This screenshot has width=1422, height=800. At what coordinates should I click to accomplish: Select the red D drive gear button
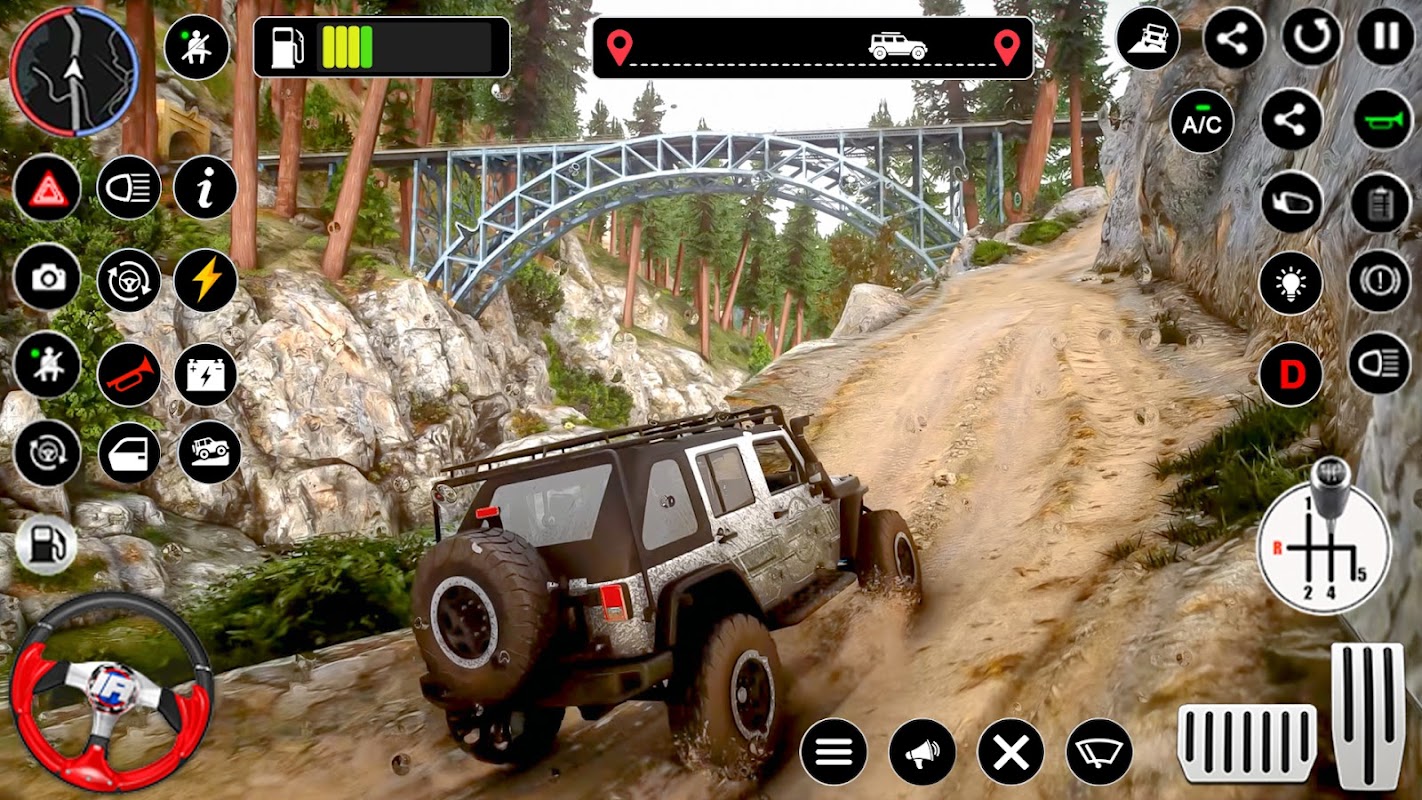[1290, 374]
